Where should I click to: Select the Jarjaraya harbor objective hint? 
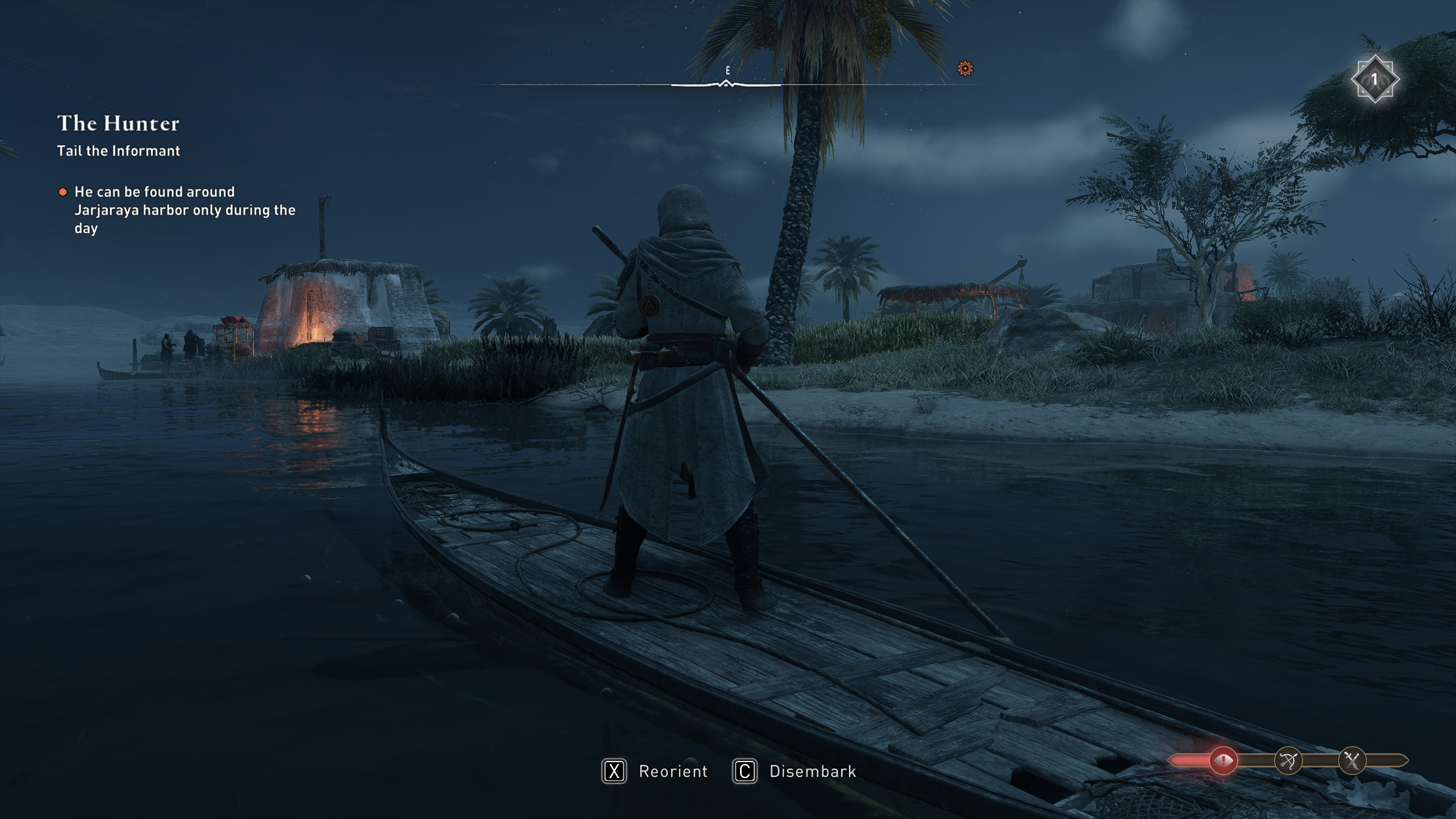click(184, 210)
